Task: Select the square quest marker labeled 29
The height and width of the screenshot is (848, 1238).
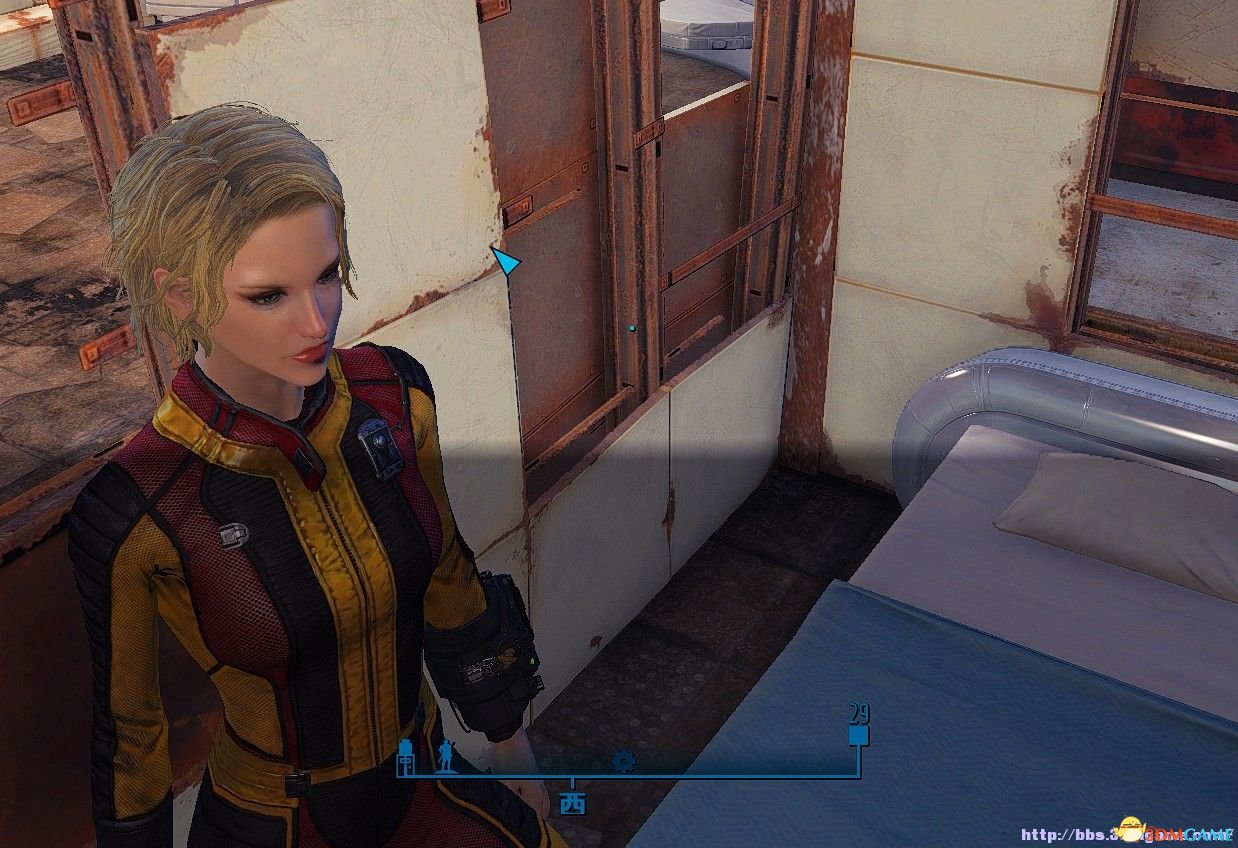Action: 857,737
